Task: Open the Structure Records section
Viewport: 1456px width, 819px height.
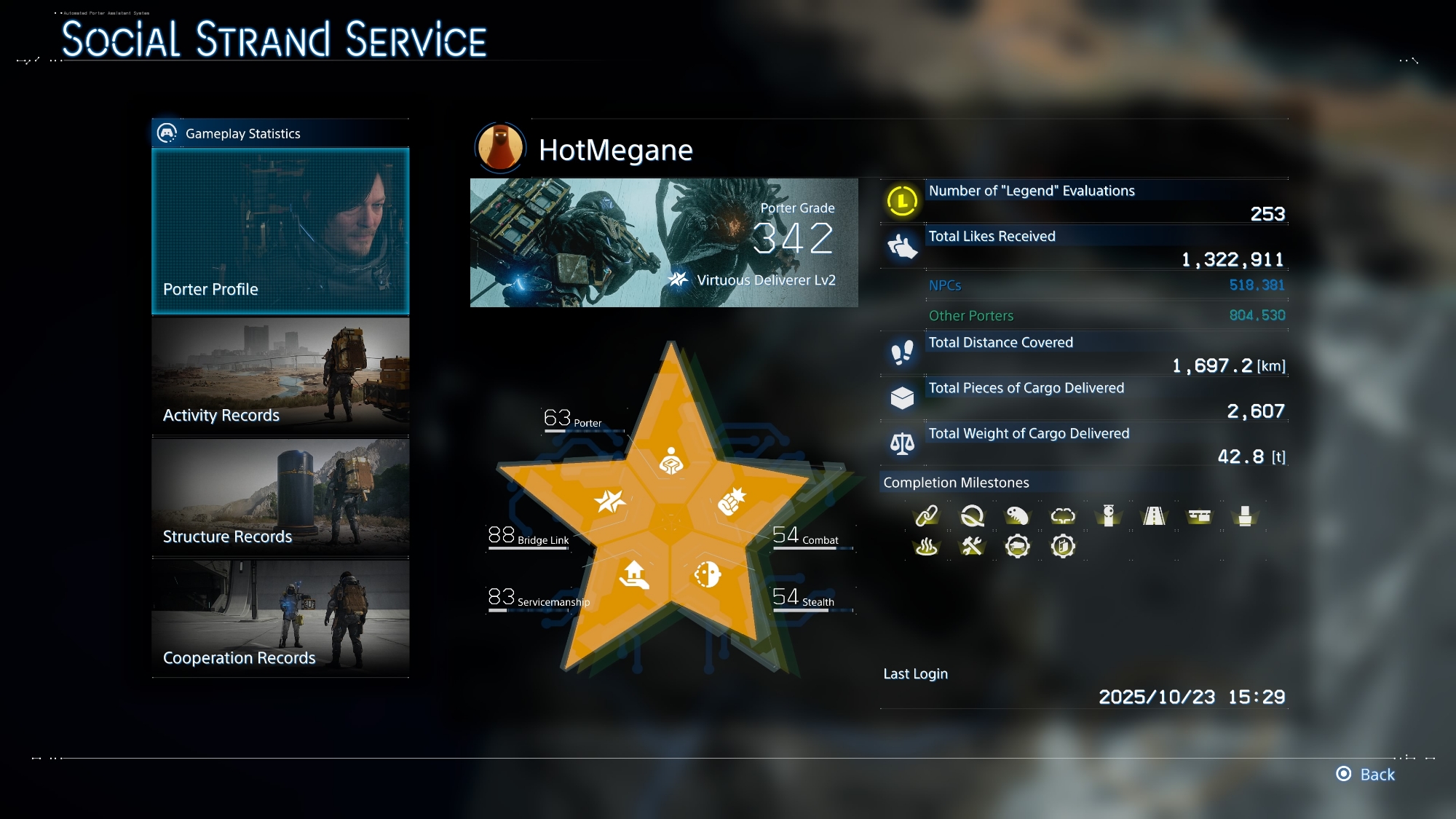Action: coord(280,497)
